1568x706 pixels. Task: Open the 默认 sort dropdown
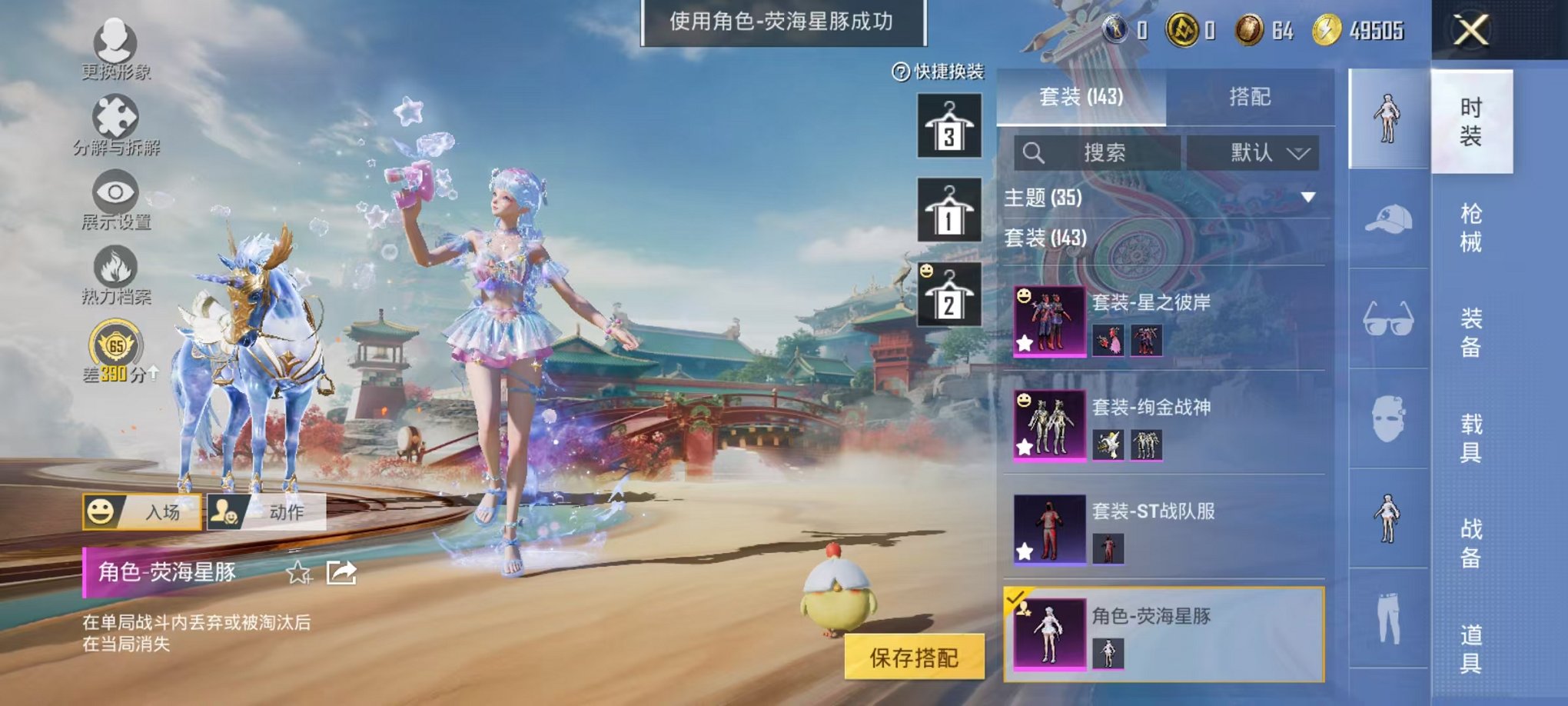coord(1253,152)
